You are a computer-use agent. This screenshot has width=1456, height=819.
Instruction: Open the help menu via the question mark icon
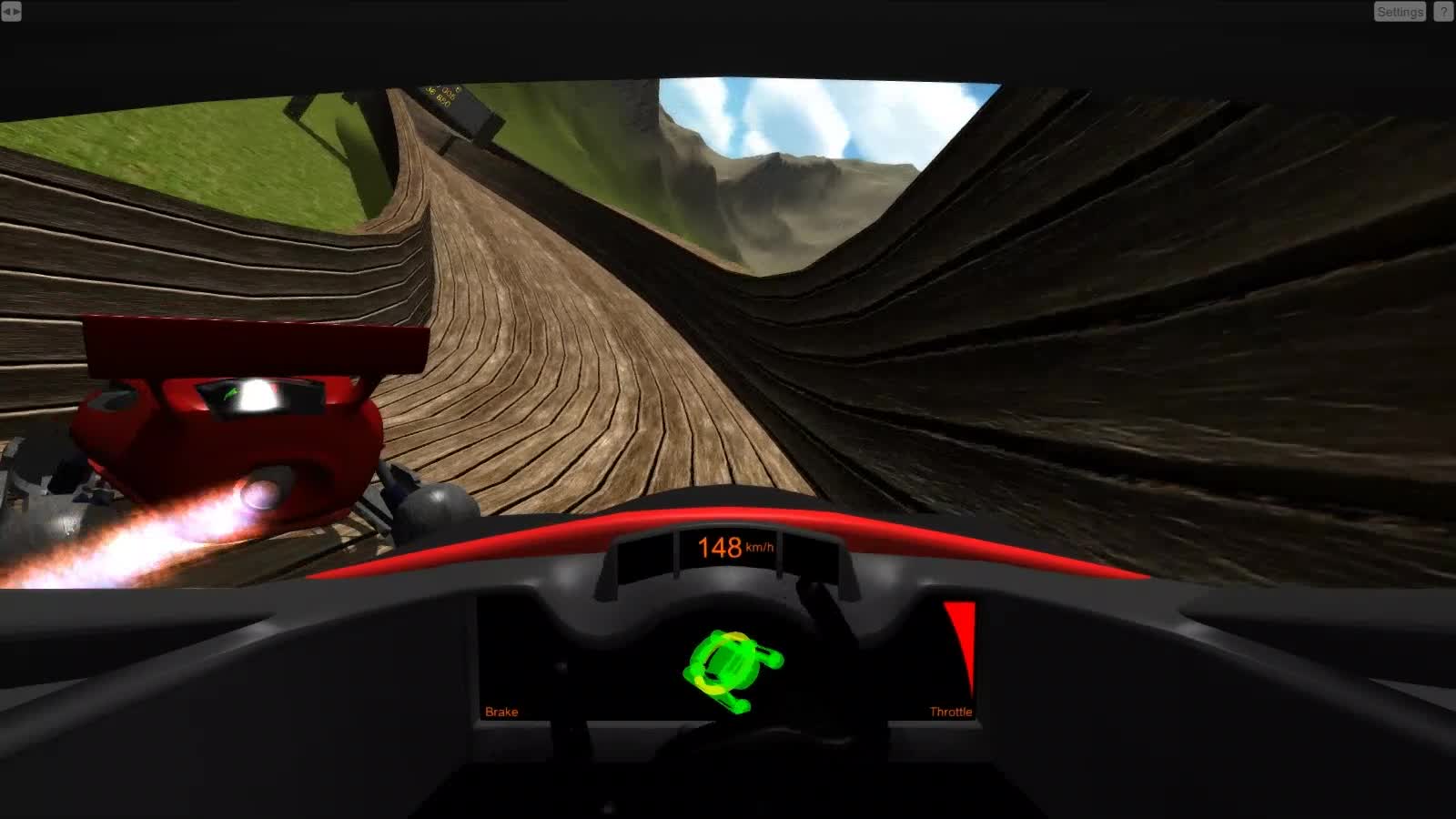1443,12
